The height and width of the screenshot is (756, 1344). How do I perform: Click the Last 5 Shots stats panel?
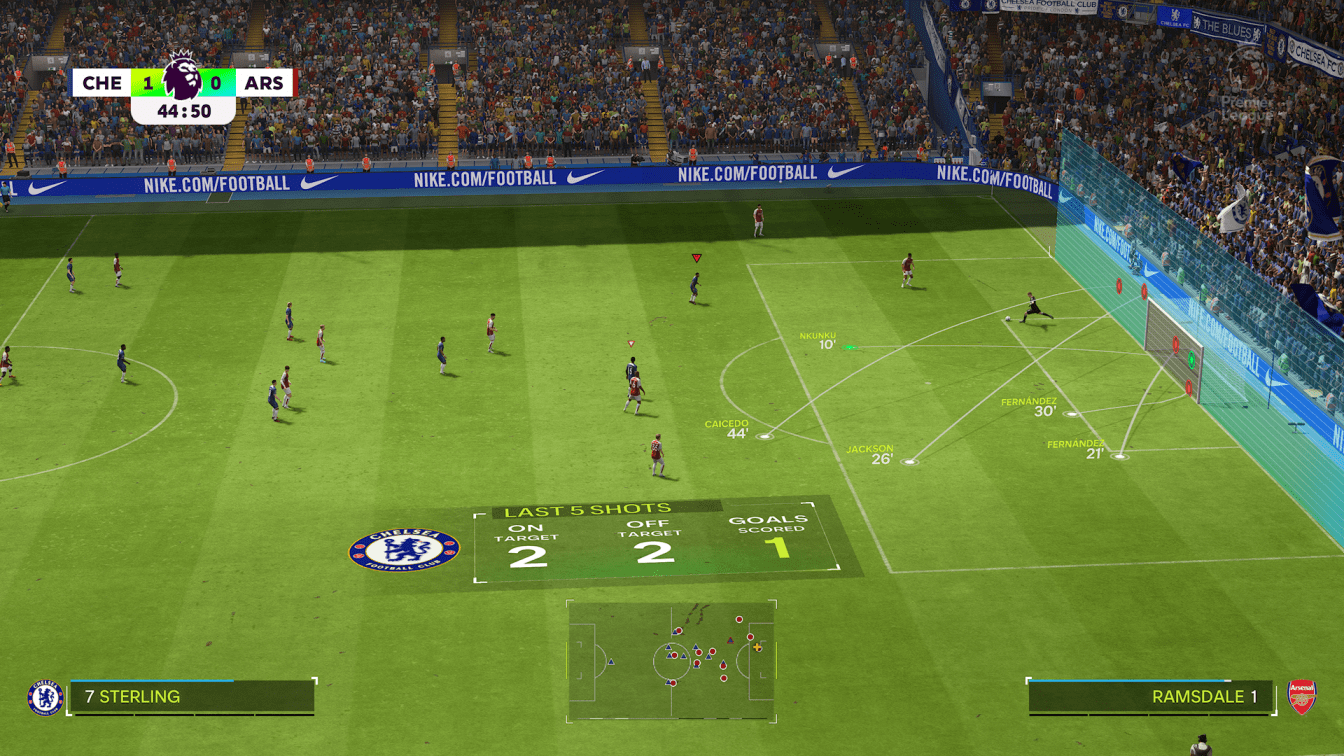655,540
